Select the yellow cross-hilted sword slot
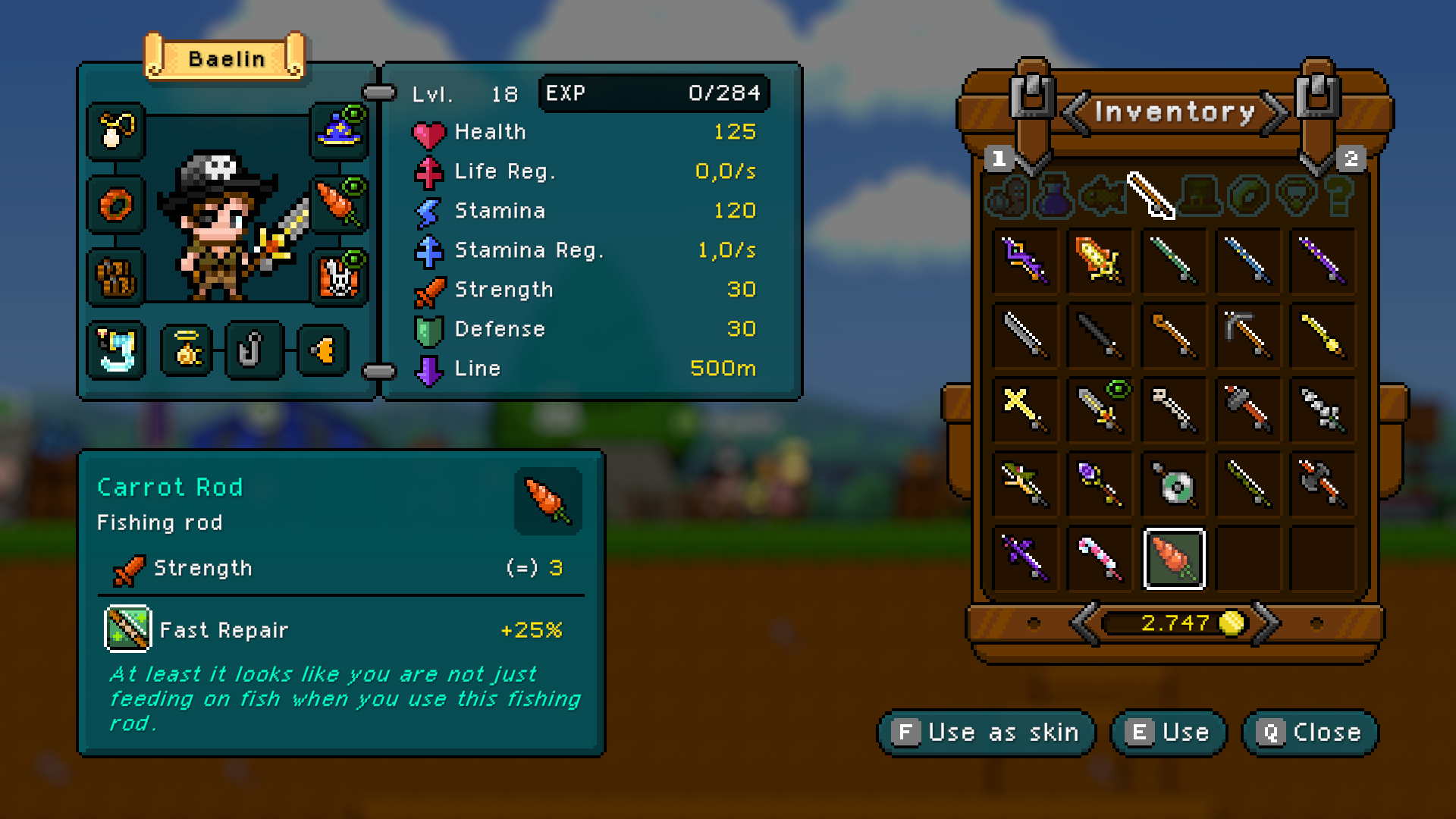This screenshot has height=819, width=1456. click(1025, 409)
